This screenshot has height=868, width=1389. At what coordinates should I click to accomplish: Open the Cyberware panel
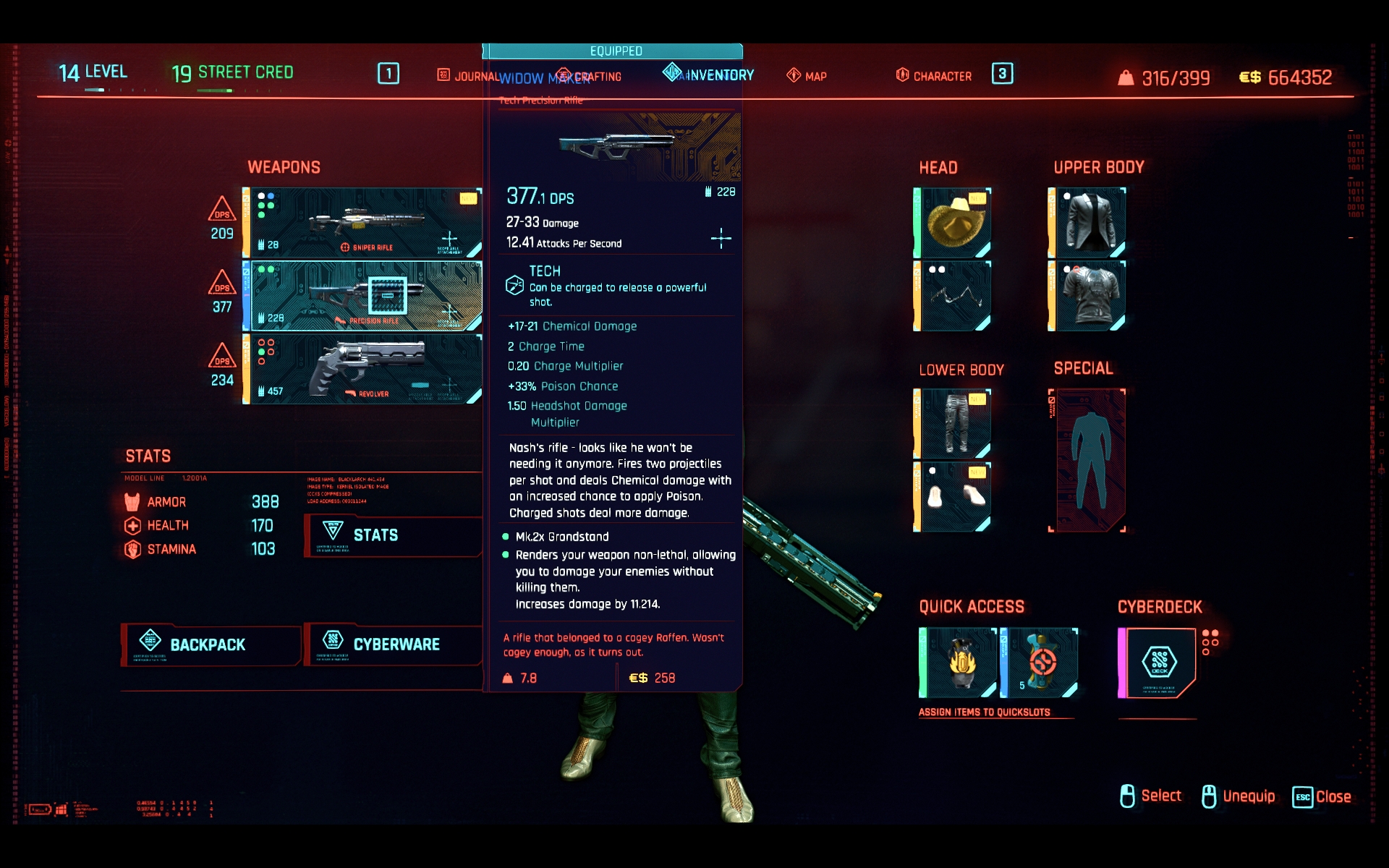[x=396, y=644]
